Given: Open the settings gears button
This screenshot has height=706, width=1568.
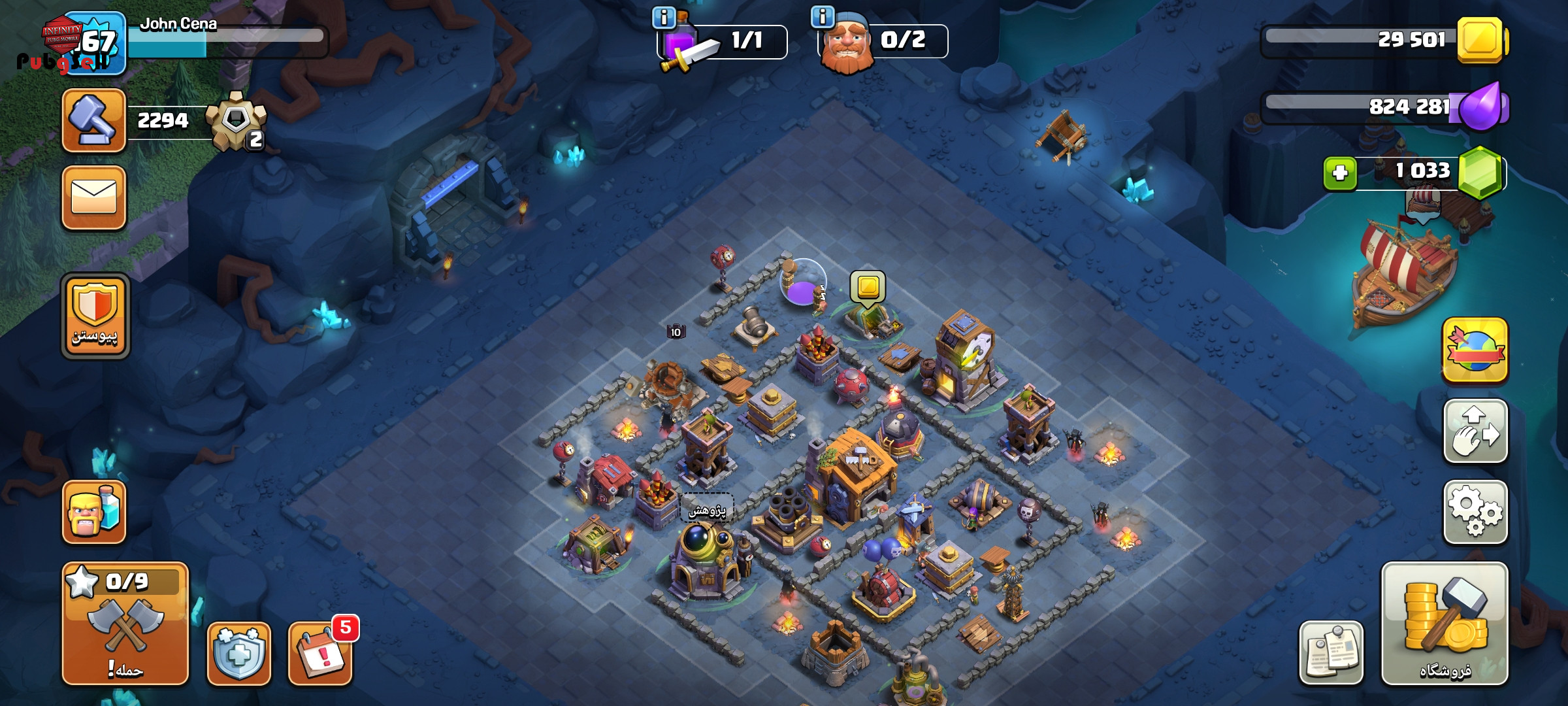Looking at the screenshot, I should [x=1475, y=512].
